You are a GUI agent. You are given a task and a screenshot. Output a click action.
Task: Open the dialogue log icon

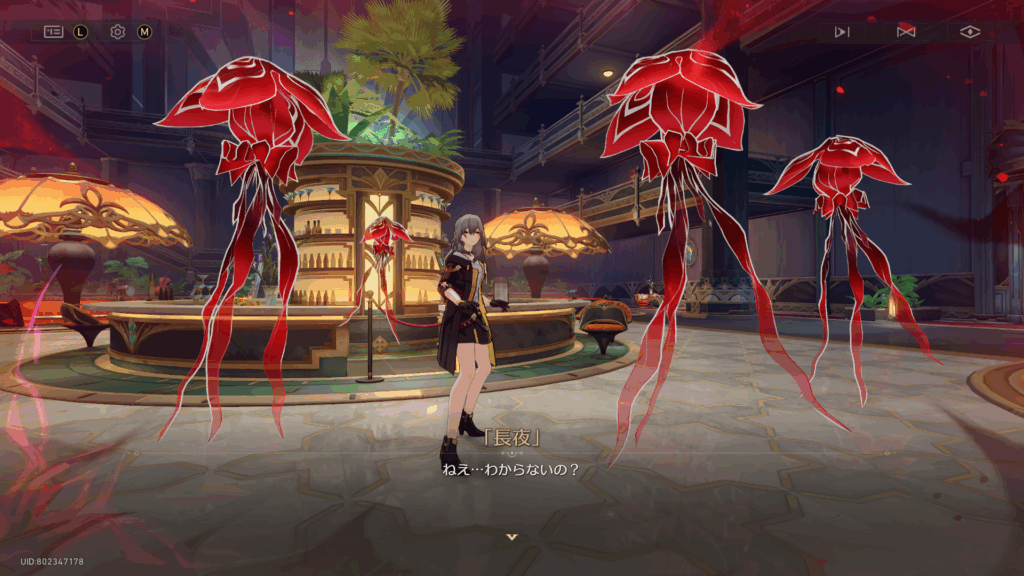[52, 32]
